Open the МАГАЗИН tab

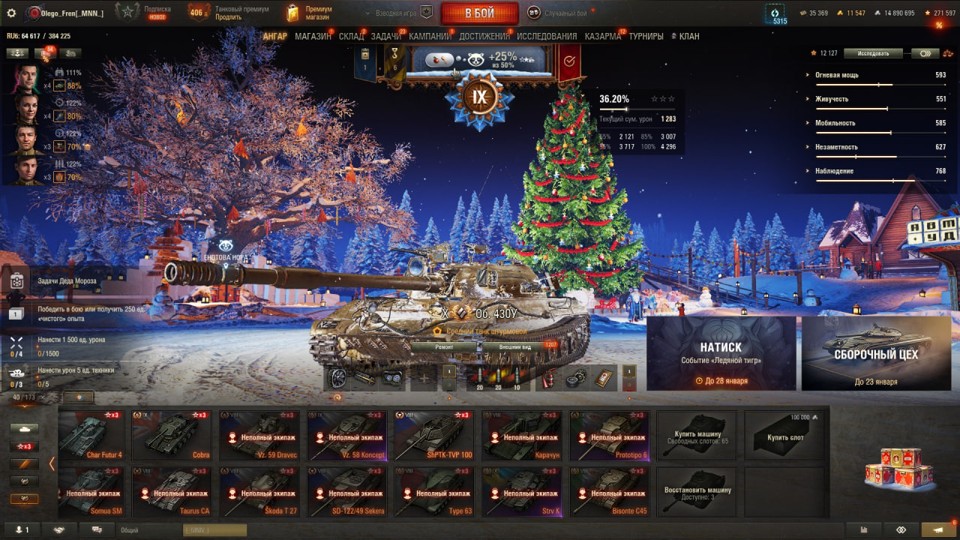coord(313,36)
